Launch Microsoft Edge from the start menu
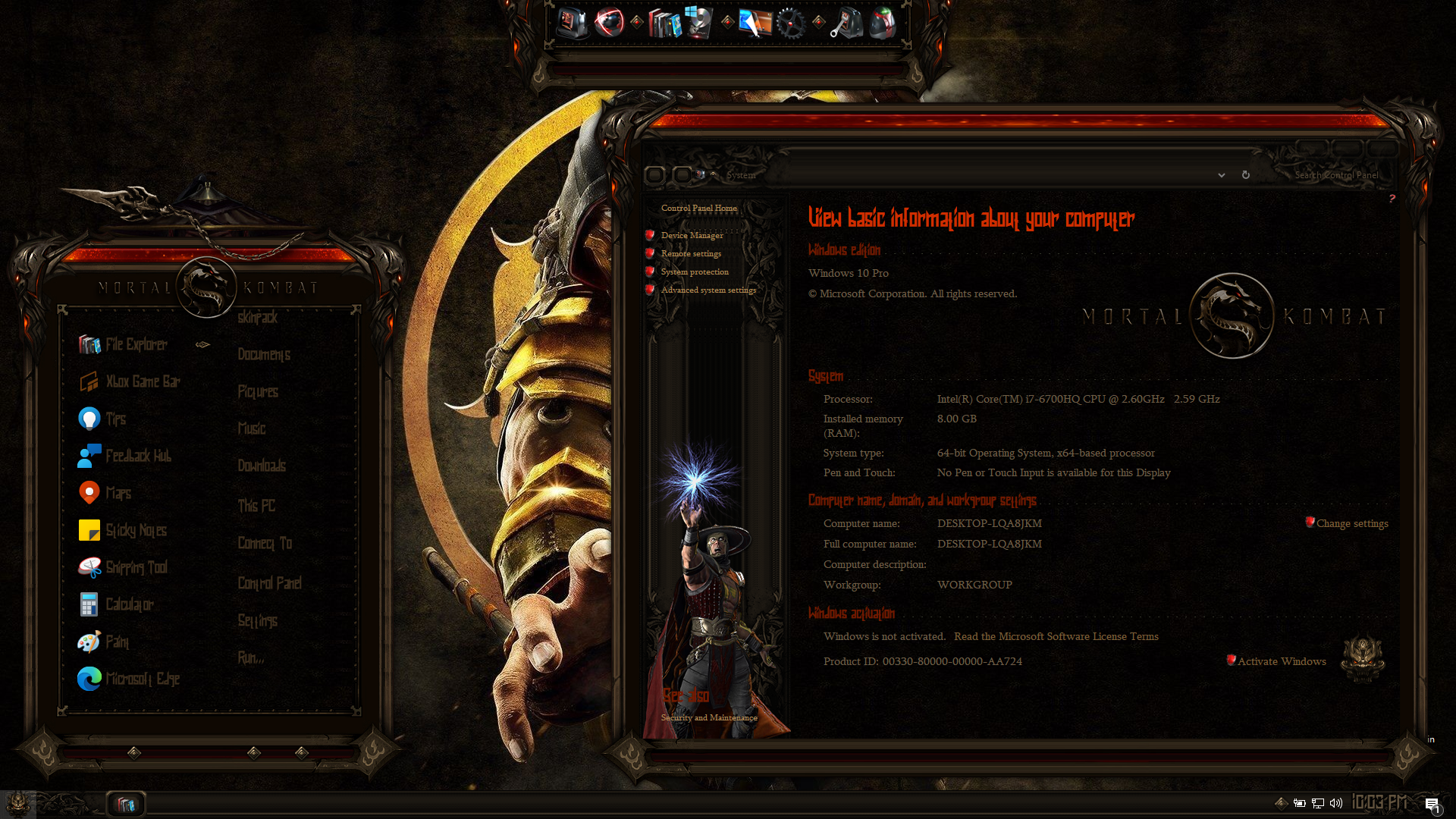Screen dimensions: 1456x819 pyautogui.click(x=142, y=679)
